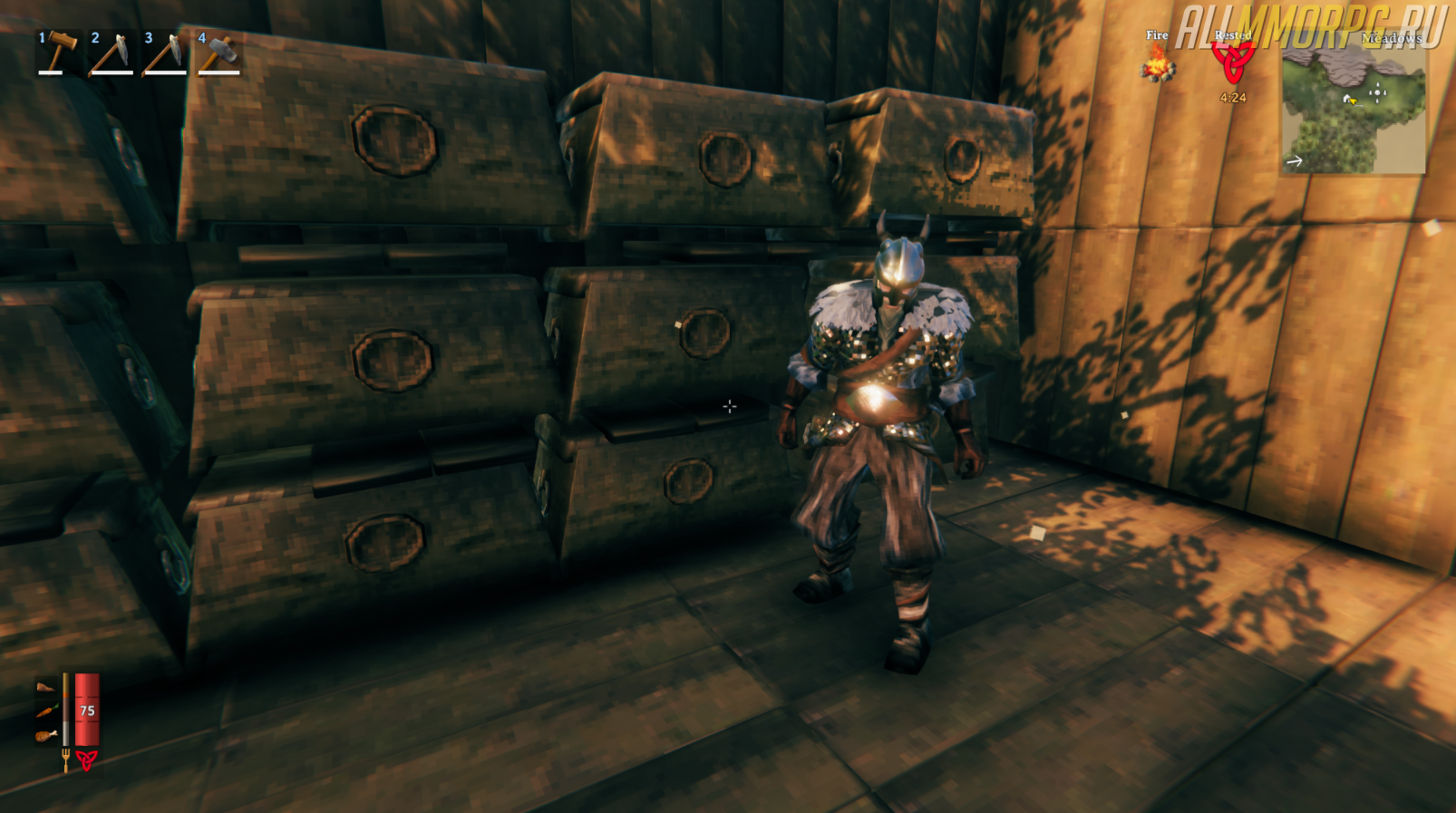Viewport: 1456px width, 813px height.
Task: Select the wooden hammer in hotbar slot 1
Action: [x=56, y=53]
